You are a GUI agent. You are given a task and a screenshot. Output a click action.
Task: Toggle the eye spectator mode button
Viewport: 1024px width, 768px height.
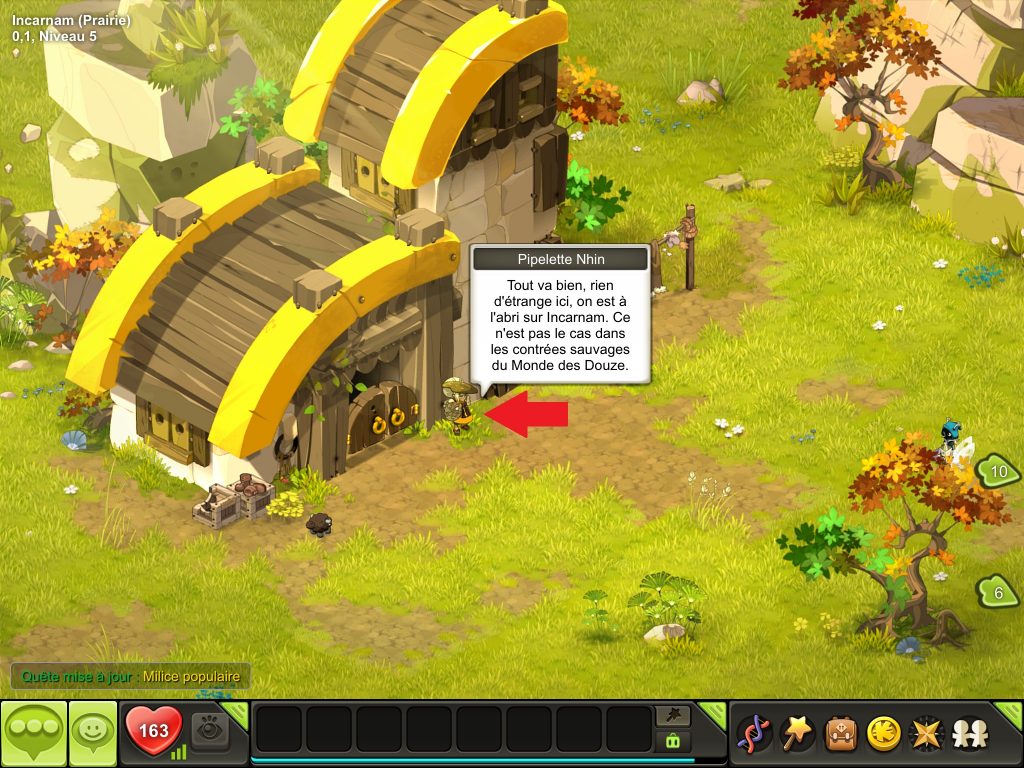pos(210,729)
